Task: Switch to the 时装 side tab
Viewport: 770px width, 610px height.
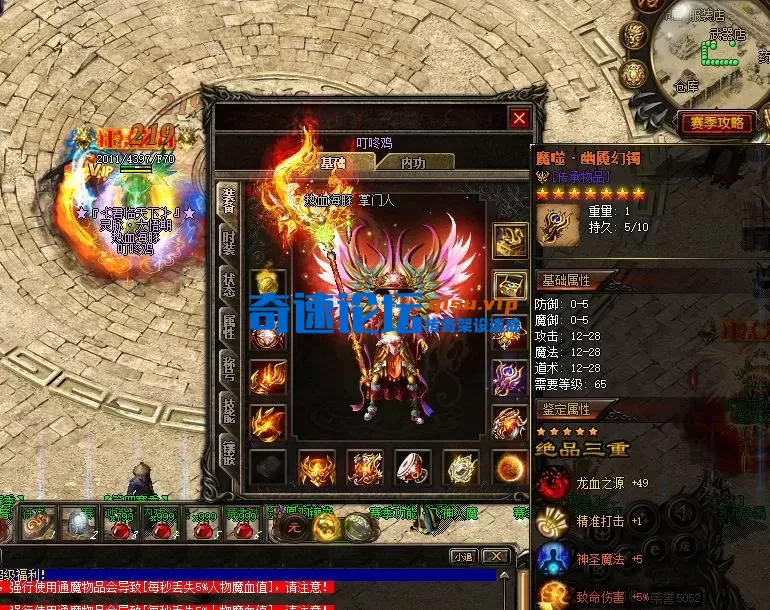Action: (x=229, y=240)
